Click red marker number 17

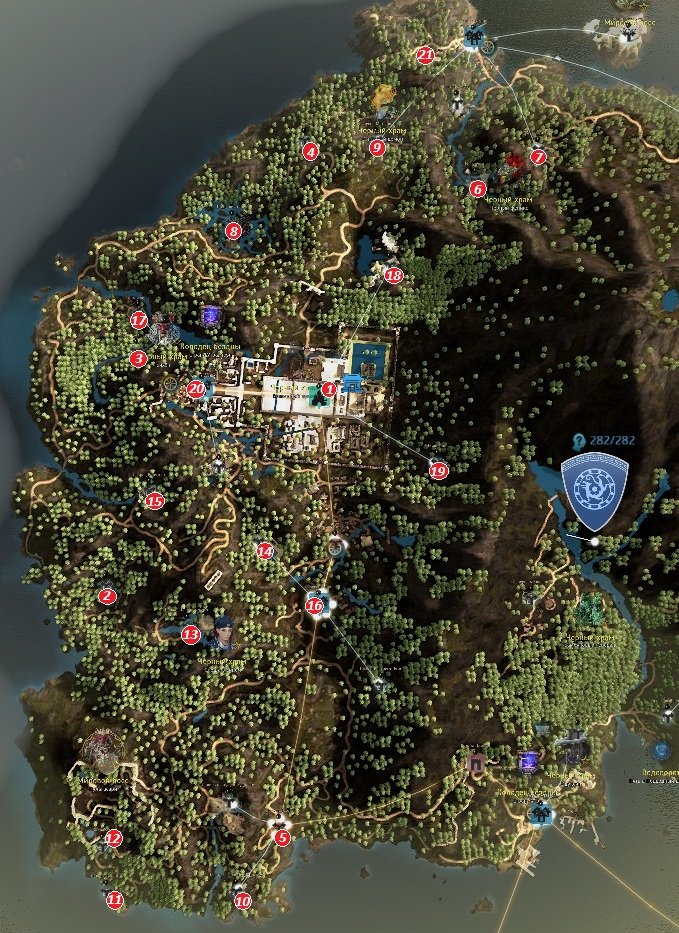coord(139,320)
